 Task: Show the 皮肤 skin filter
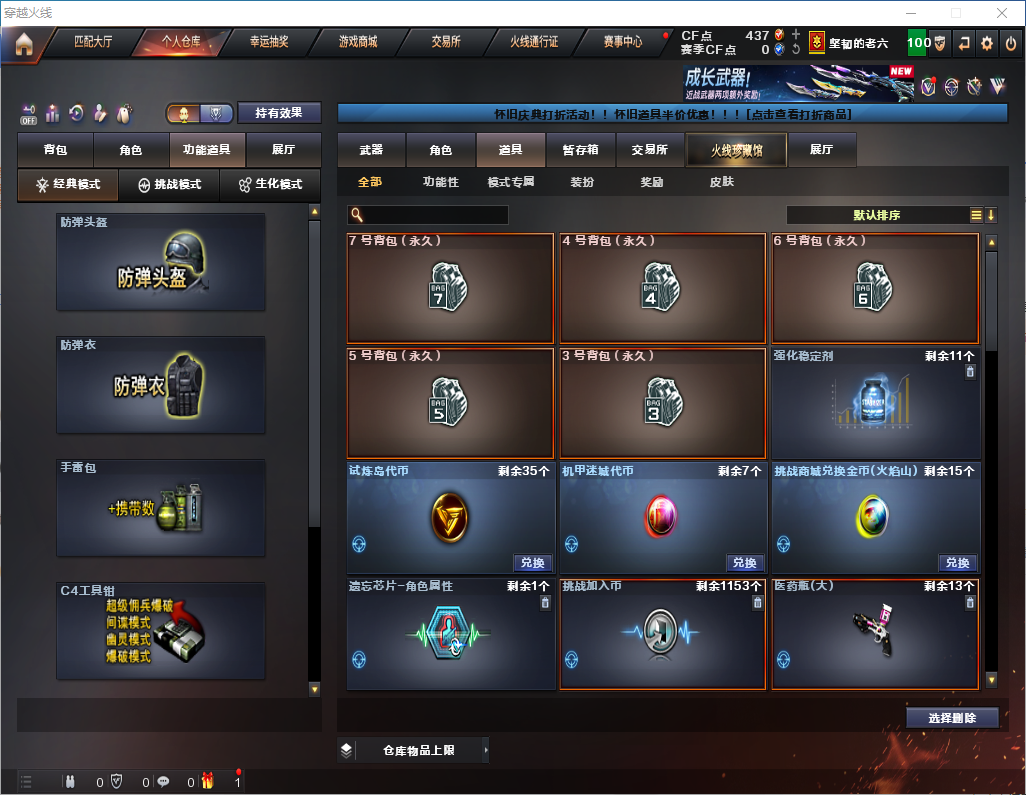click(x=721, y=182)
